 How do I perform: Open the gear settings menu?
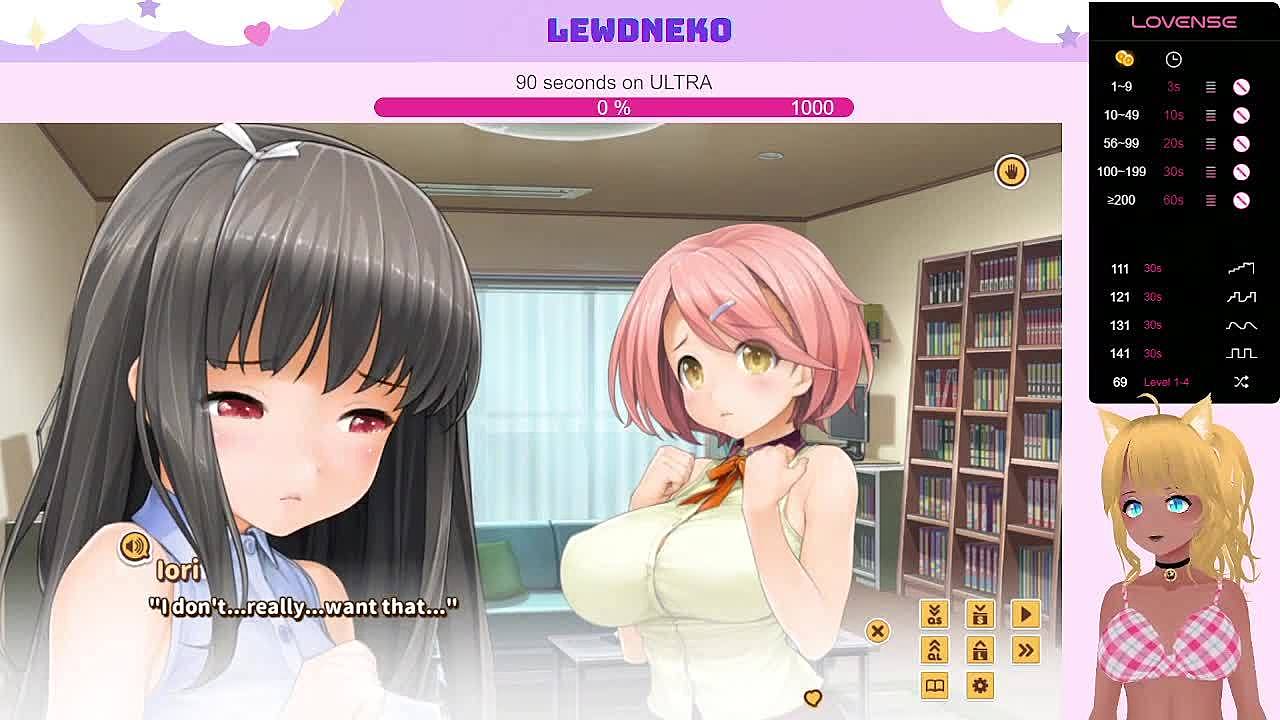(x=980, y=686)
